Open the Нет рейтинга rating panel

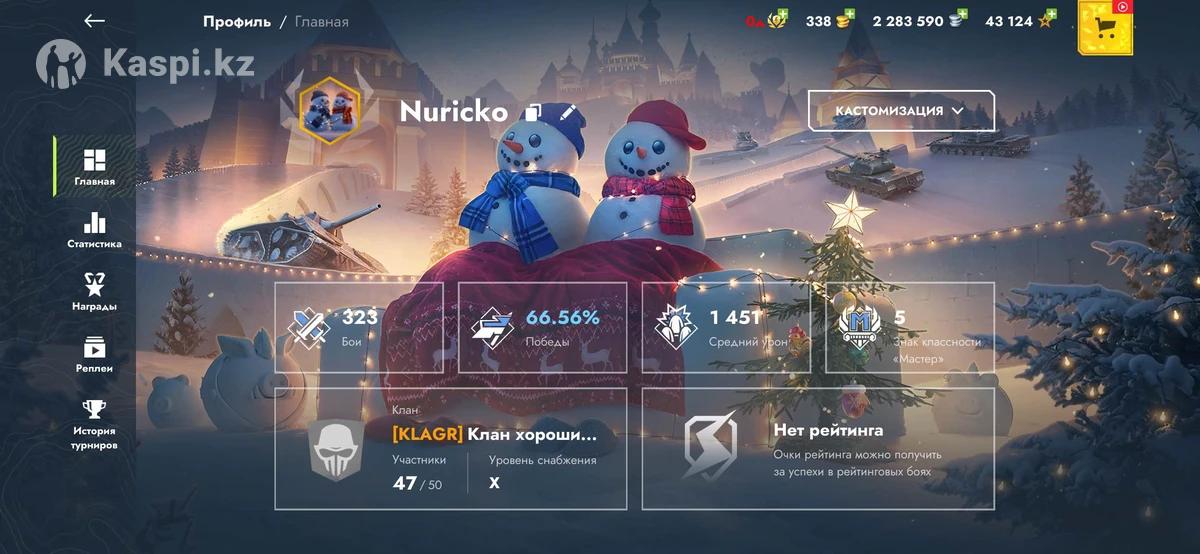point(818,448)
